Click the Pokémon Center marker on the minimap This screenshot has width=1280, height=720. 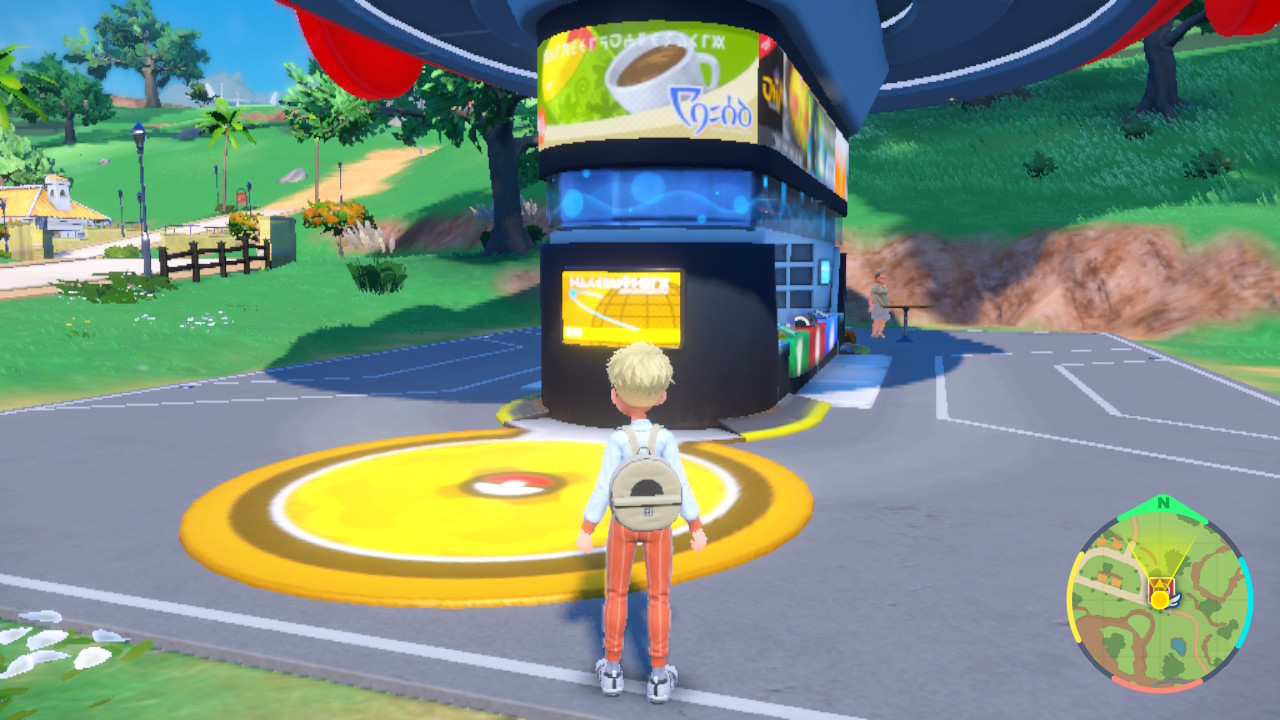[1162, 586]
